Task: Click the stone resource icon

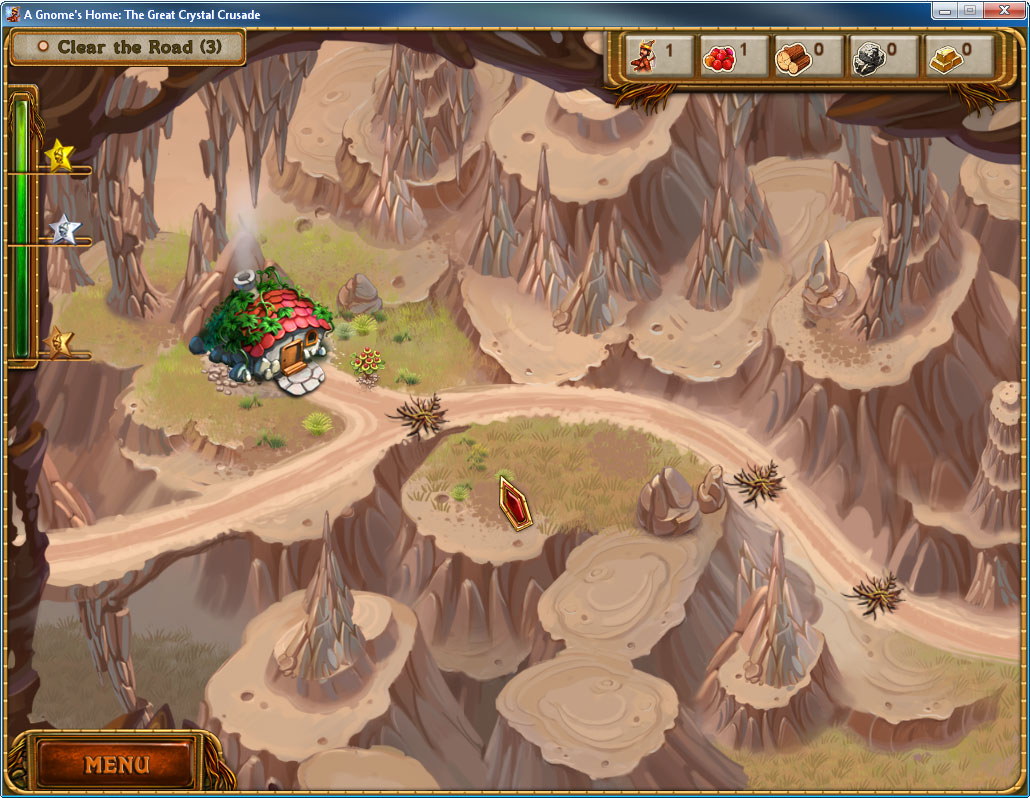Action: (x=868, y=57)
